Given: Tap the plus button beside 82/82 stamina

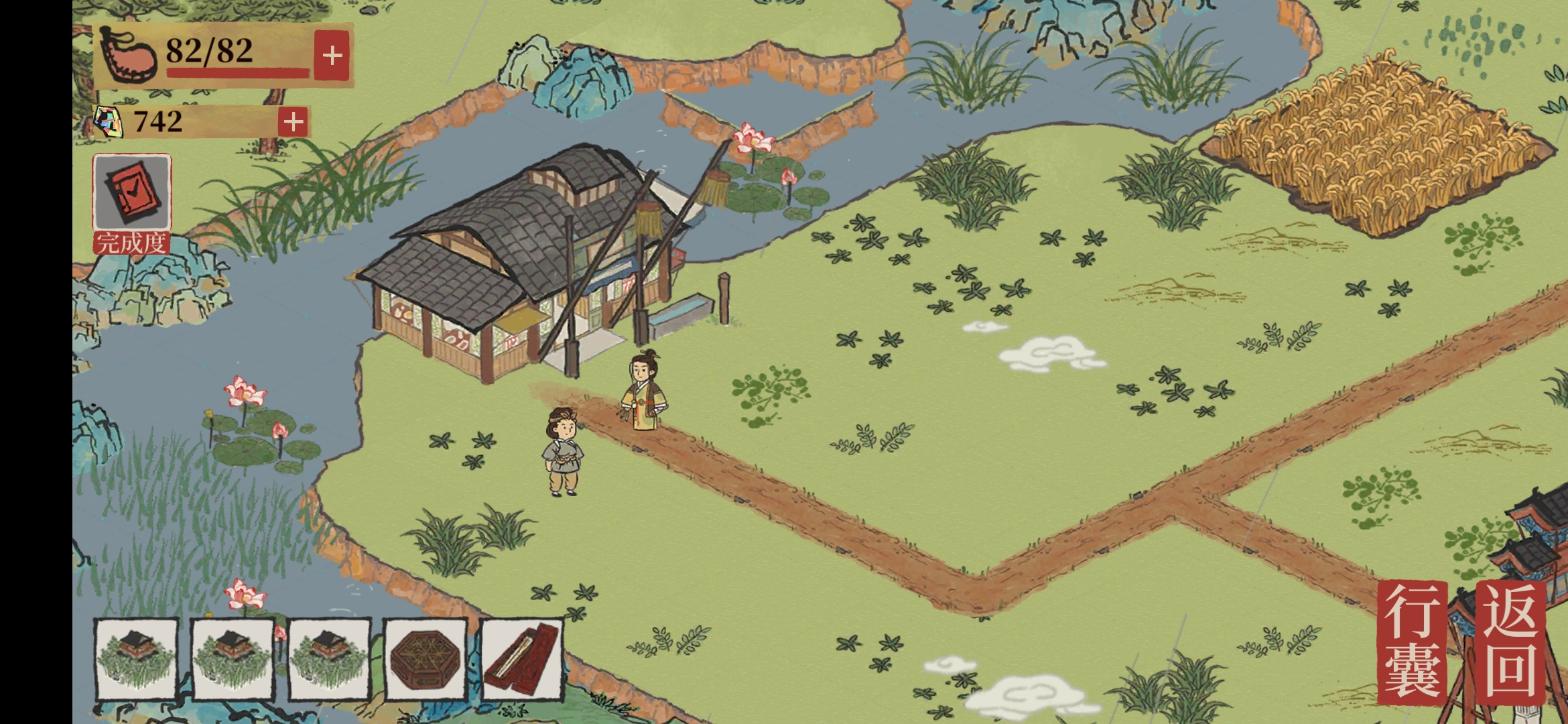Looking at the screenshot, I should [x=332, y=56].
